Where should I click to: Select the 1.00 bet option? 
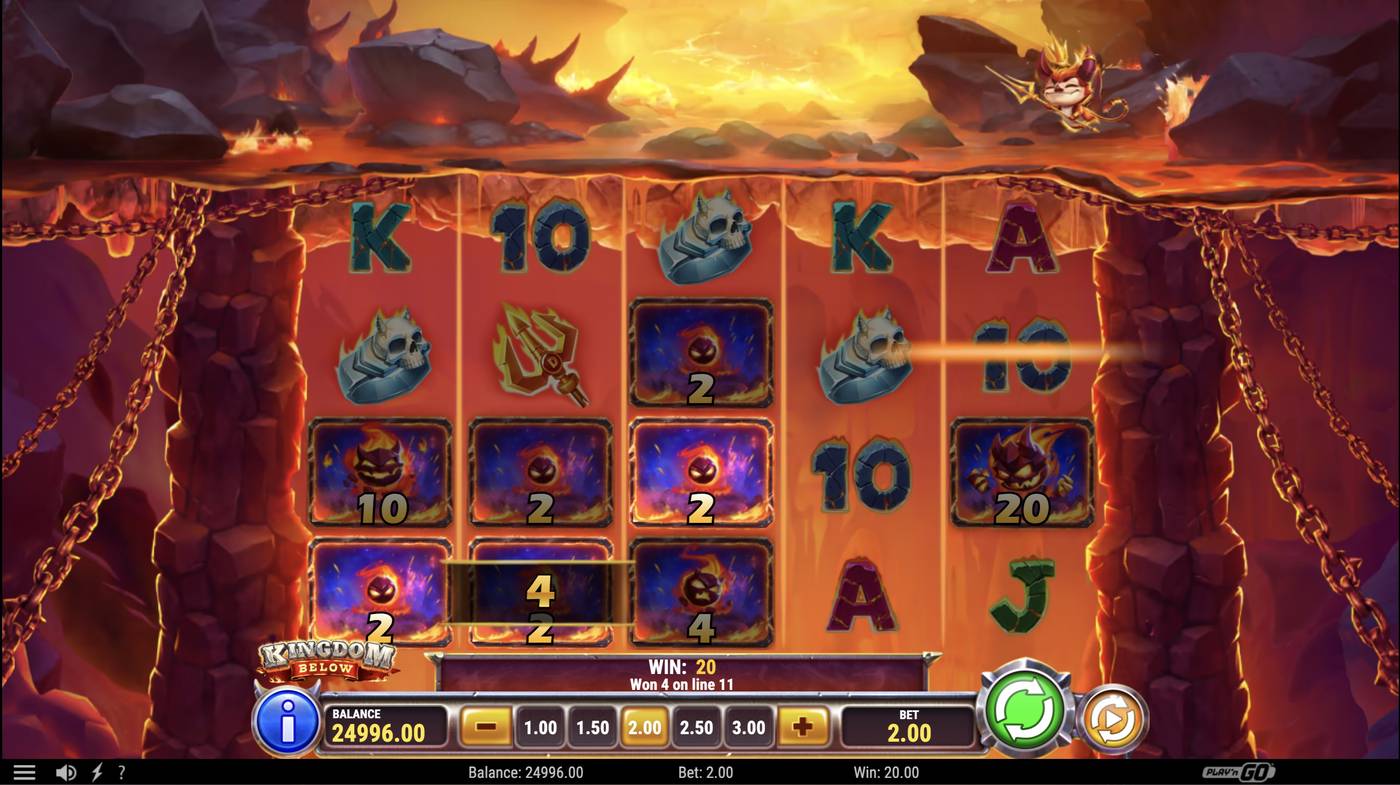540,727
